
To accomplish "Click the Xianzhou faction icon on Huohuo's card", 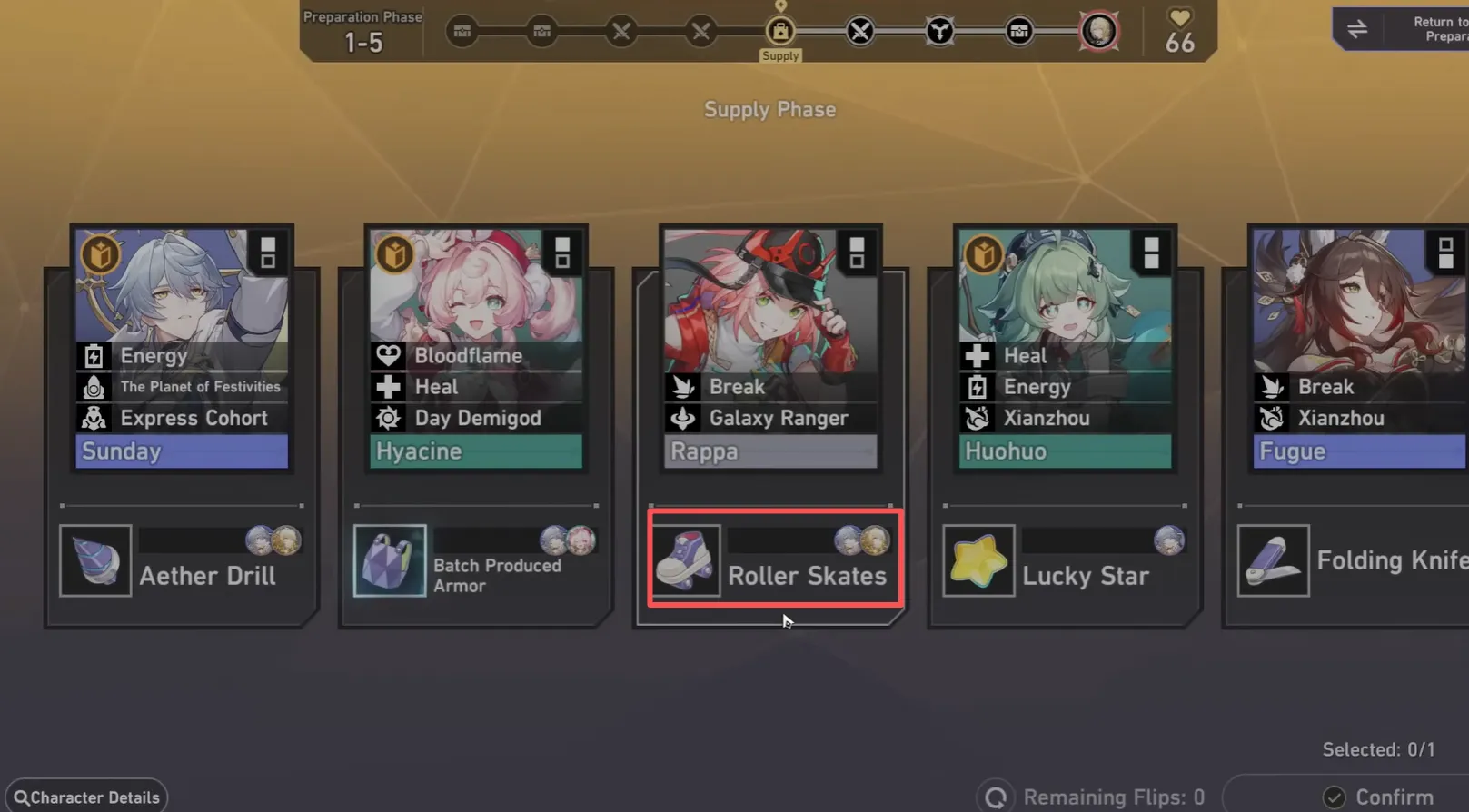I will [977, 418].
